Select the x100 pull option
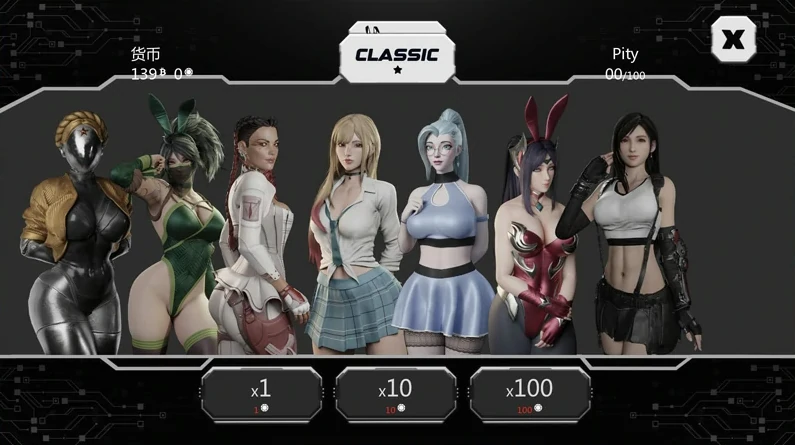The image size is (795, 445). tap(529, 394)
